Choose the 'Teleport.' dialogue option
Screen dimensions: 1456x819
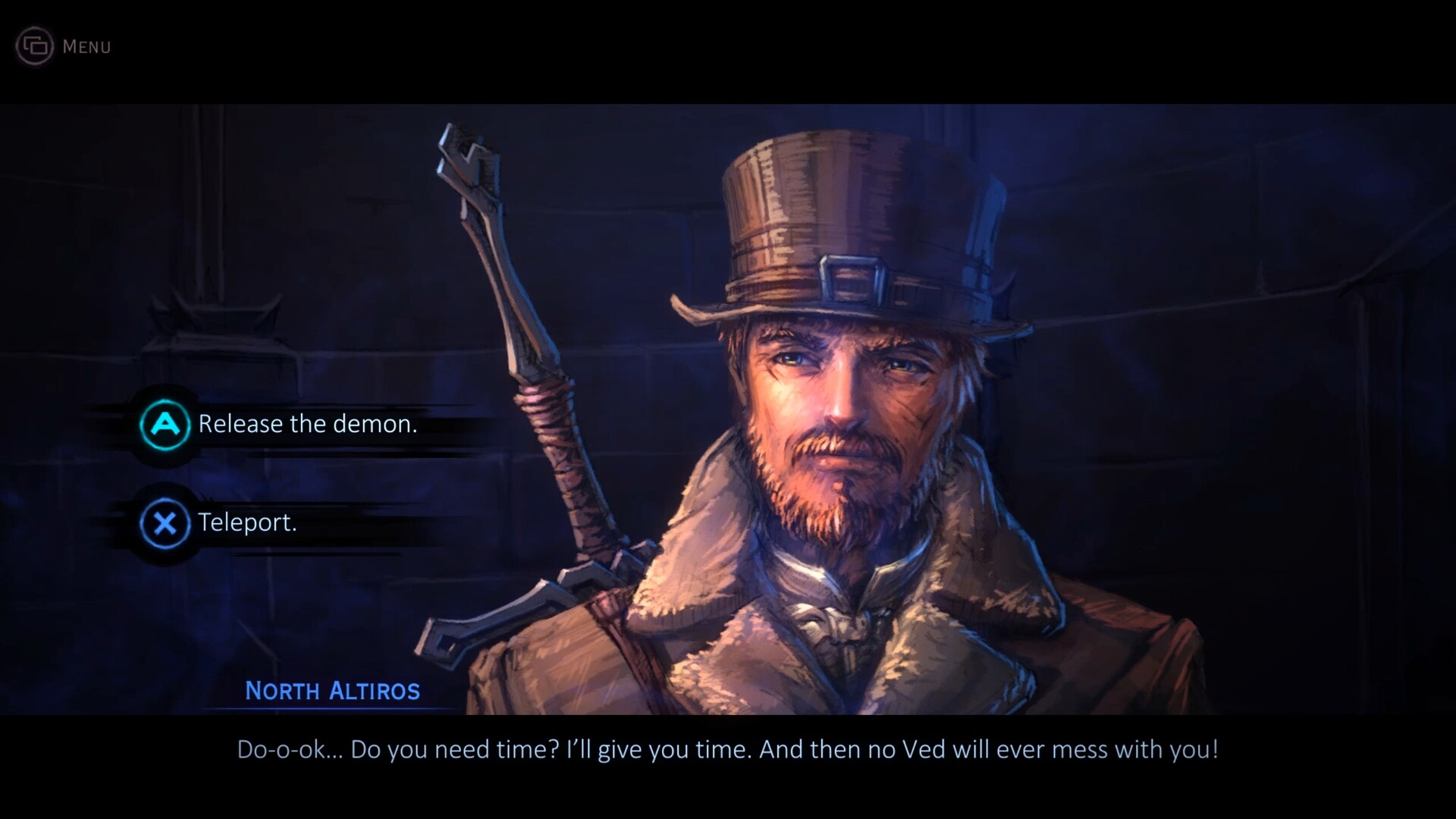coord(247,522)
